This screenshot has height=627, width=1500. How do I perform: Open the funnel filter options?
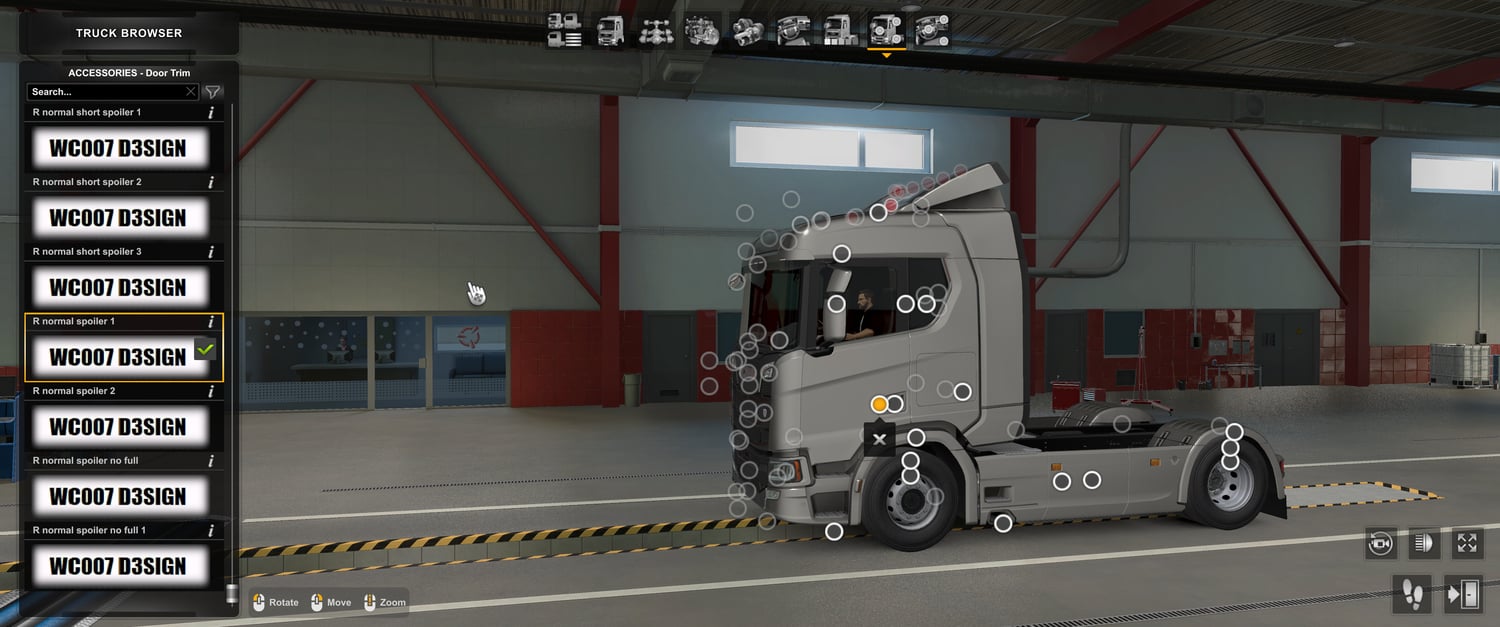[213, 92]
